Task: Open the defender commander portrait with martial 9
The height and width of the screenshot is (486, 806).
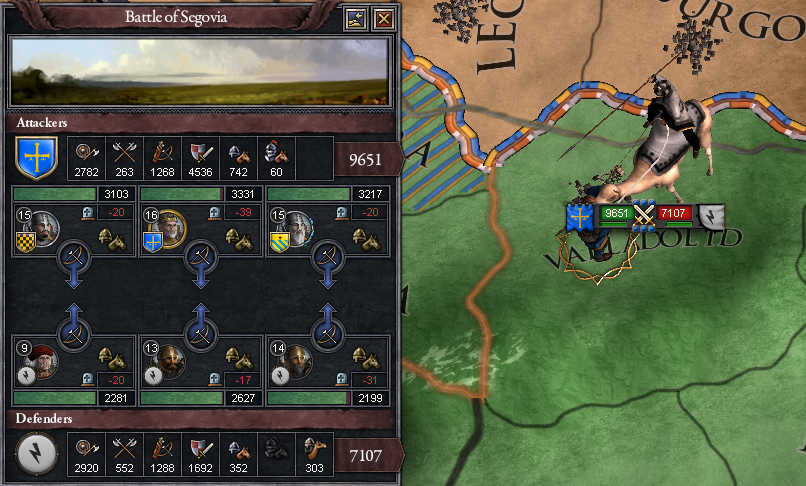Action: [x=40, y=360]
